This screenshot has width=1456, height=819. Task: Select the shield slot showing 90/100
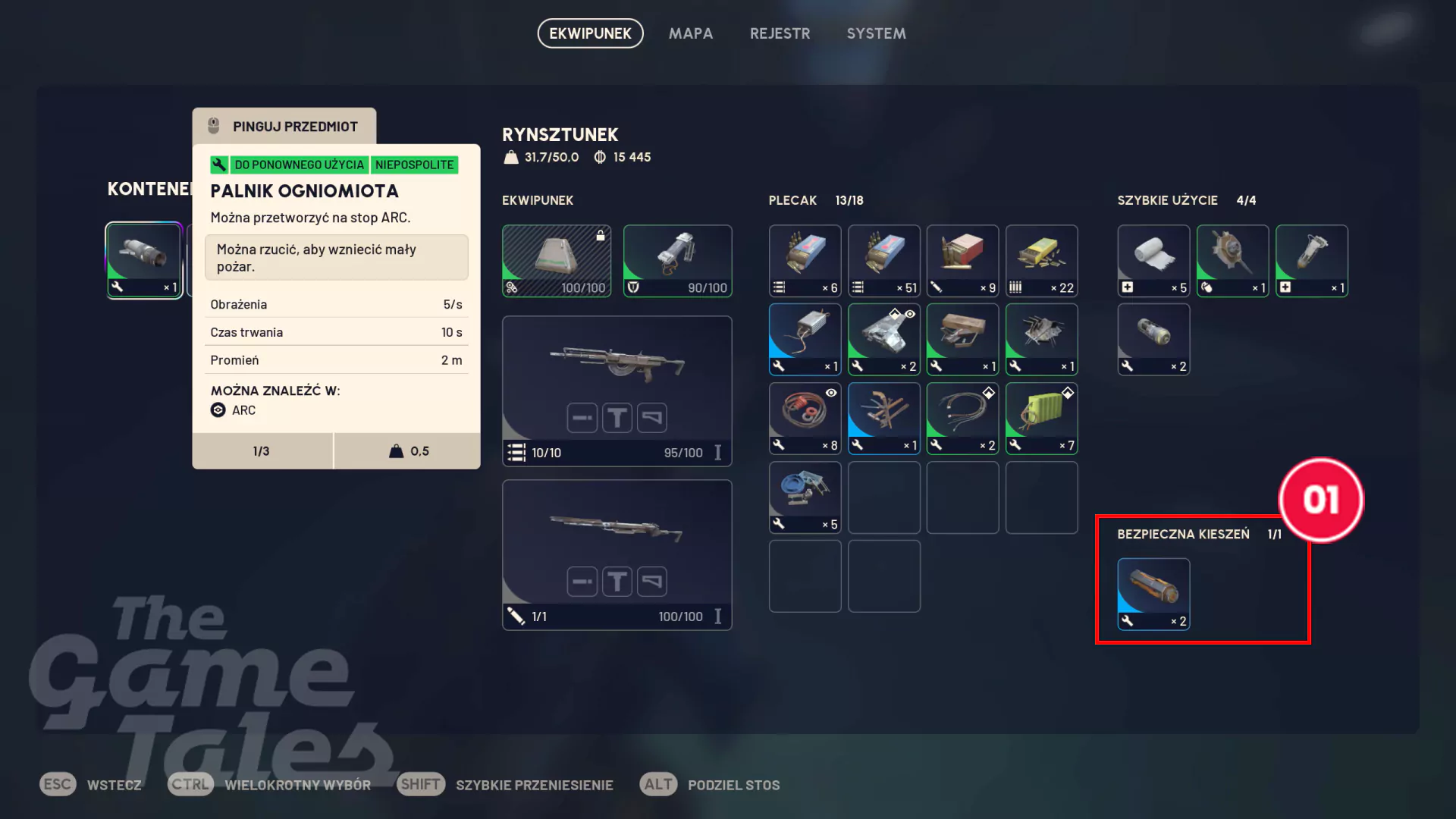pos(677,260)
